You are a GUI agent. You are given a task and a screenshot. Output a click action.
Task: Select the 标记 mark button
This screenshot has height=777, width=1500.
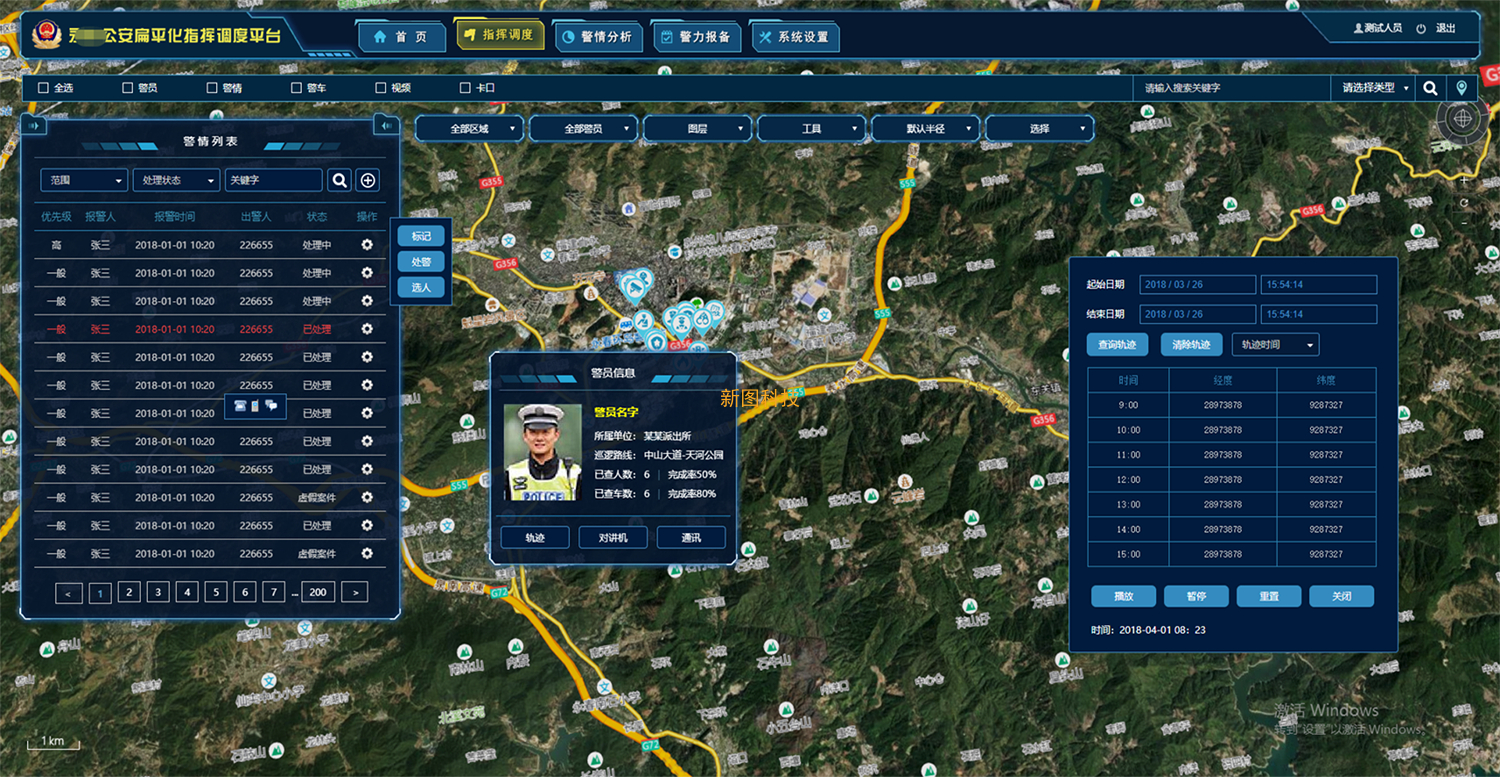coord(421,236)
